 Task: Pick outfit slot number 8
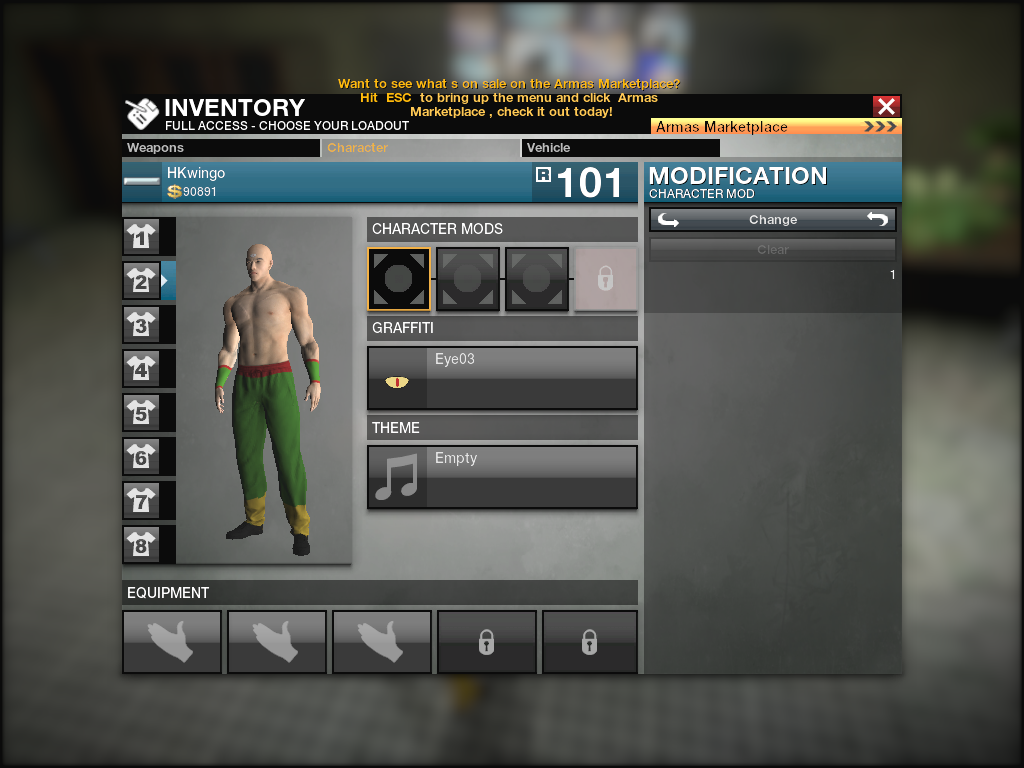pyautogui.click(x=140, y=545)
